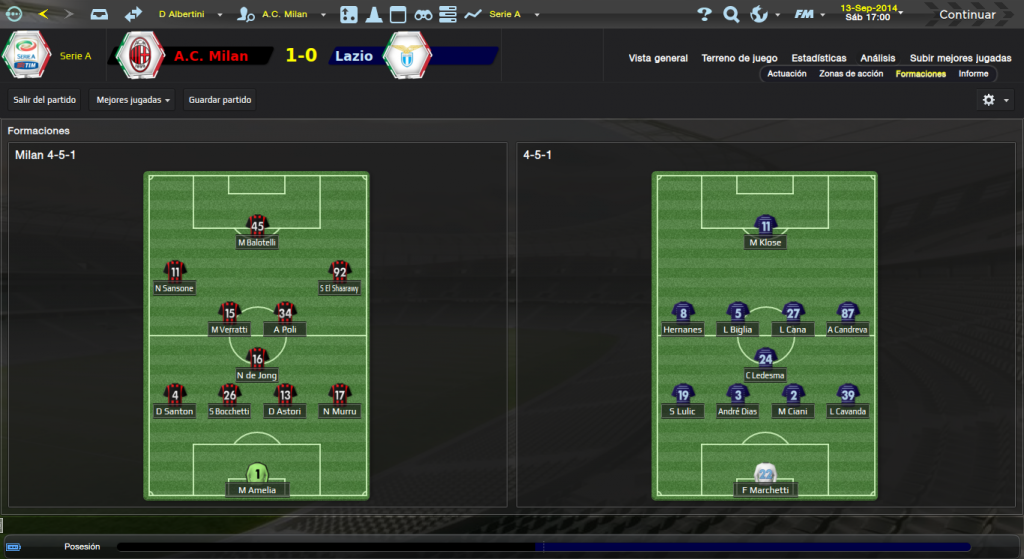This screenshot has width=1024, height=559.
Task: Select Subir mejores jugadas
Action: (960, 58)
